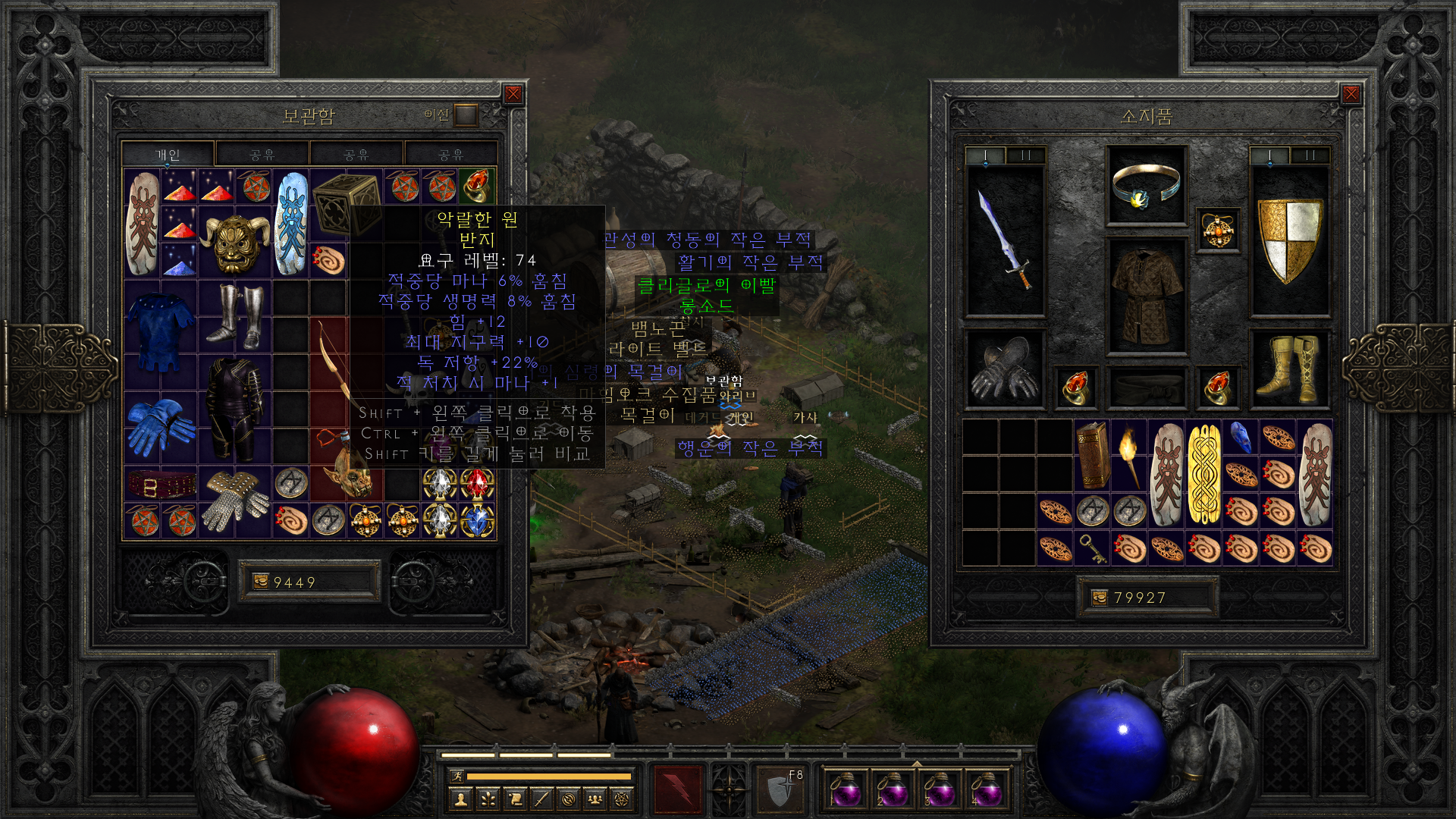Use the first purple potion in the belt

coord(843,789)
